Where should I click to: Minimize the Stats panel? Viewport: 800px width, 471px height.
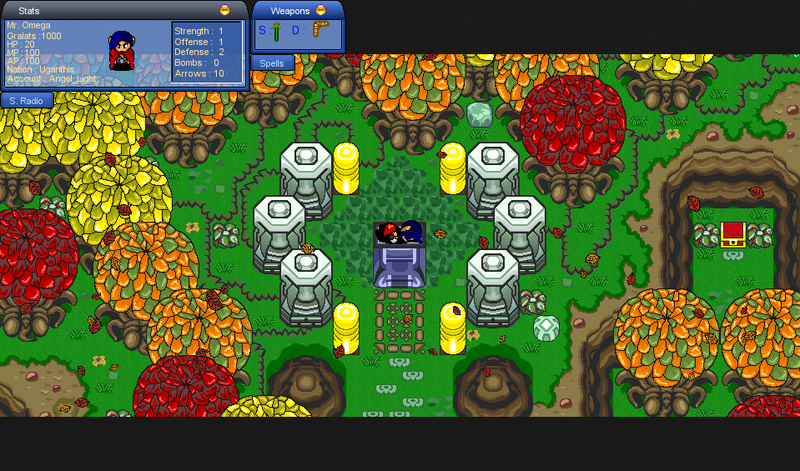pyautogui.click(x=224, y=9)
